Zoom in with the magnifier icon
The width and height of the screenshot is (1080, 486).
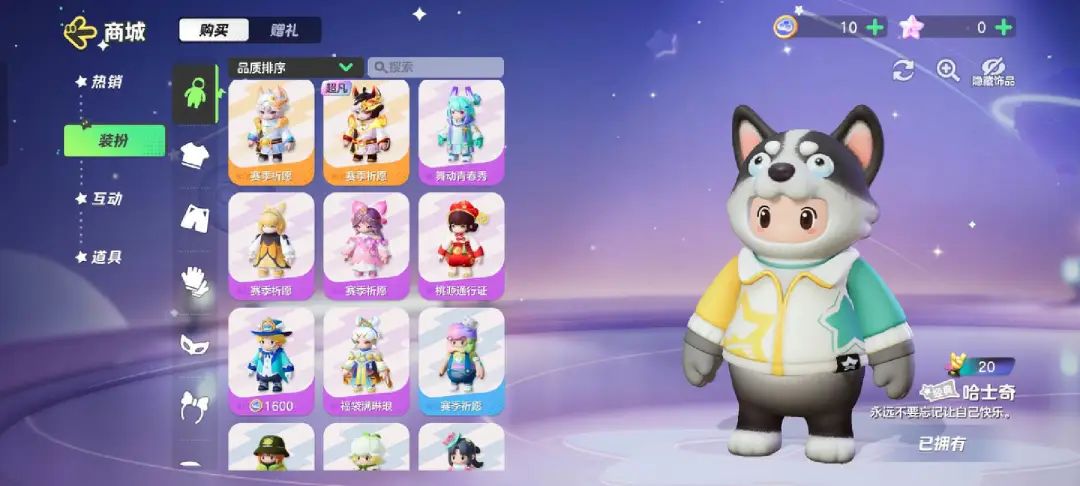[947, 69]
